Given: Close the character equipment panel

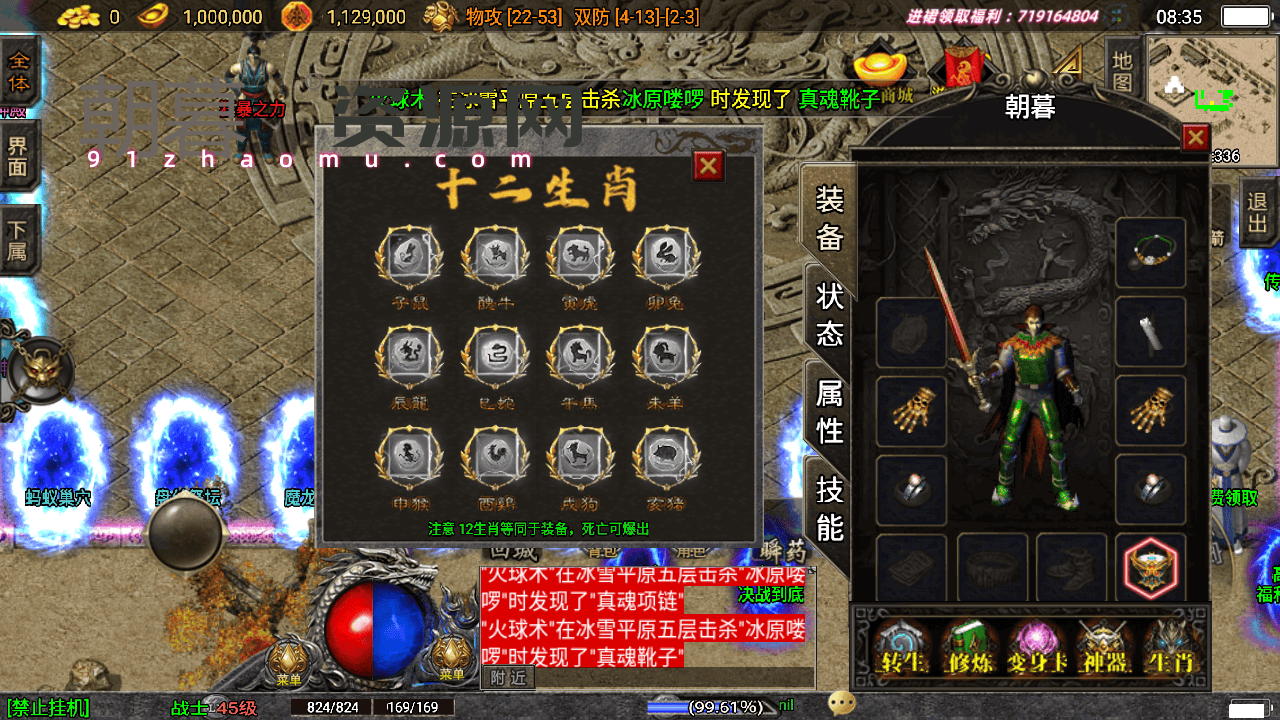Looking at the screenshot, I should (x=1195, y=137).
